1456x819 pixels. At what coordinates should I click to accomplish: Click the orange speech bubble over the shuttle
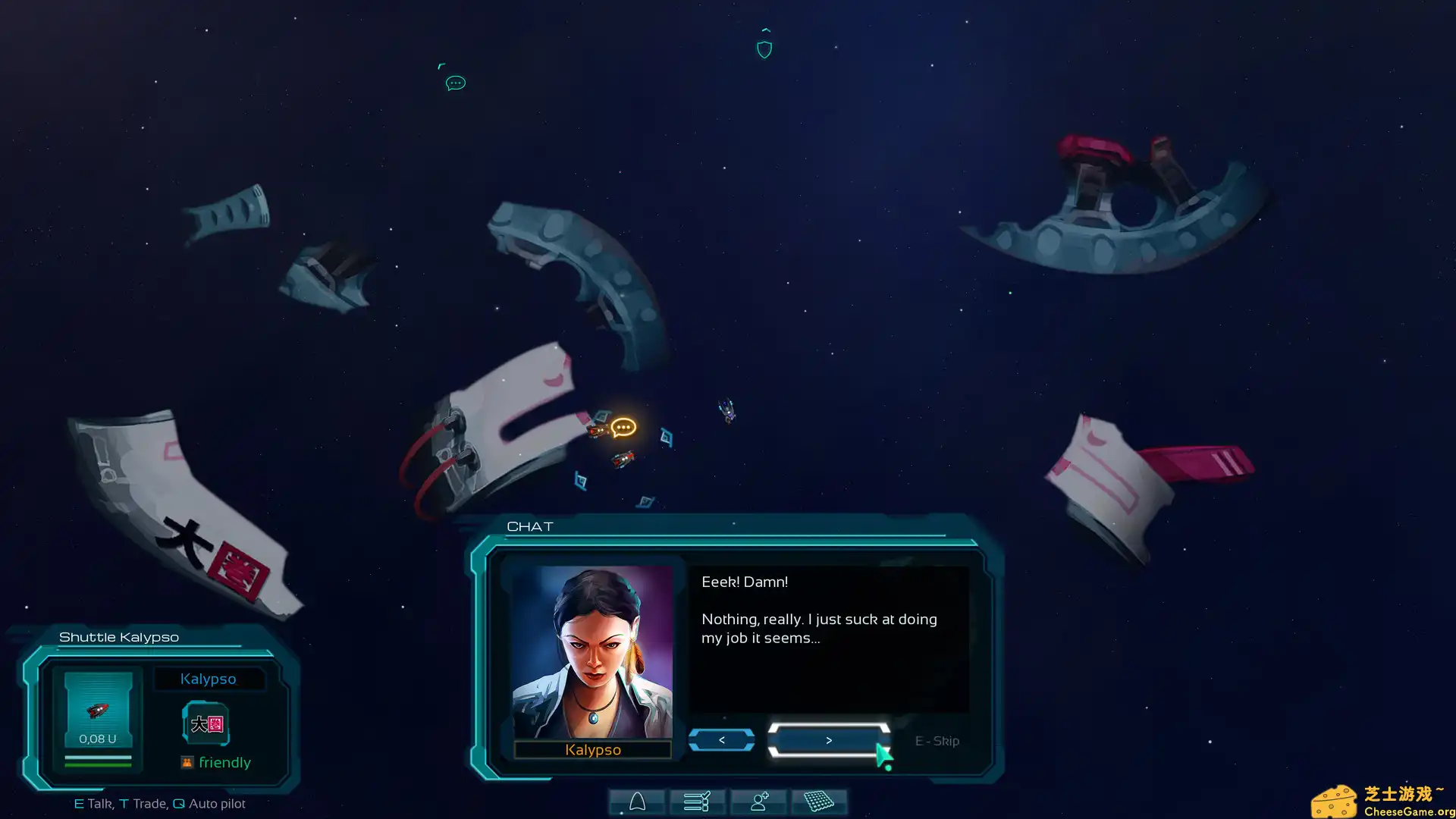[623, 428]
